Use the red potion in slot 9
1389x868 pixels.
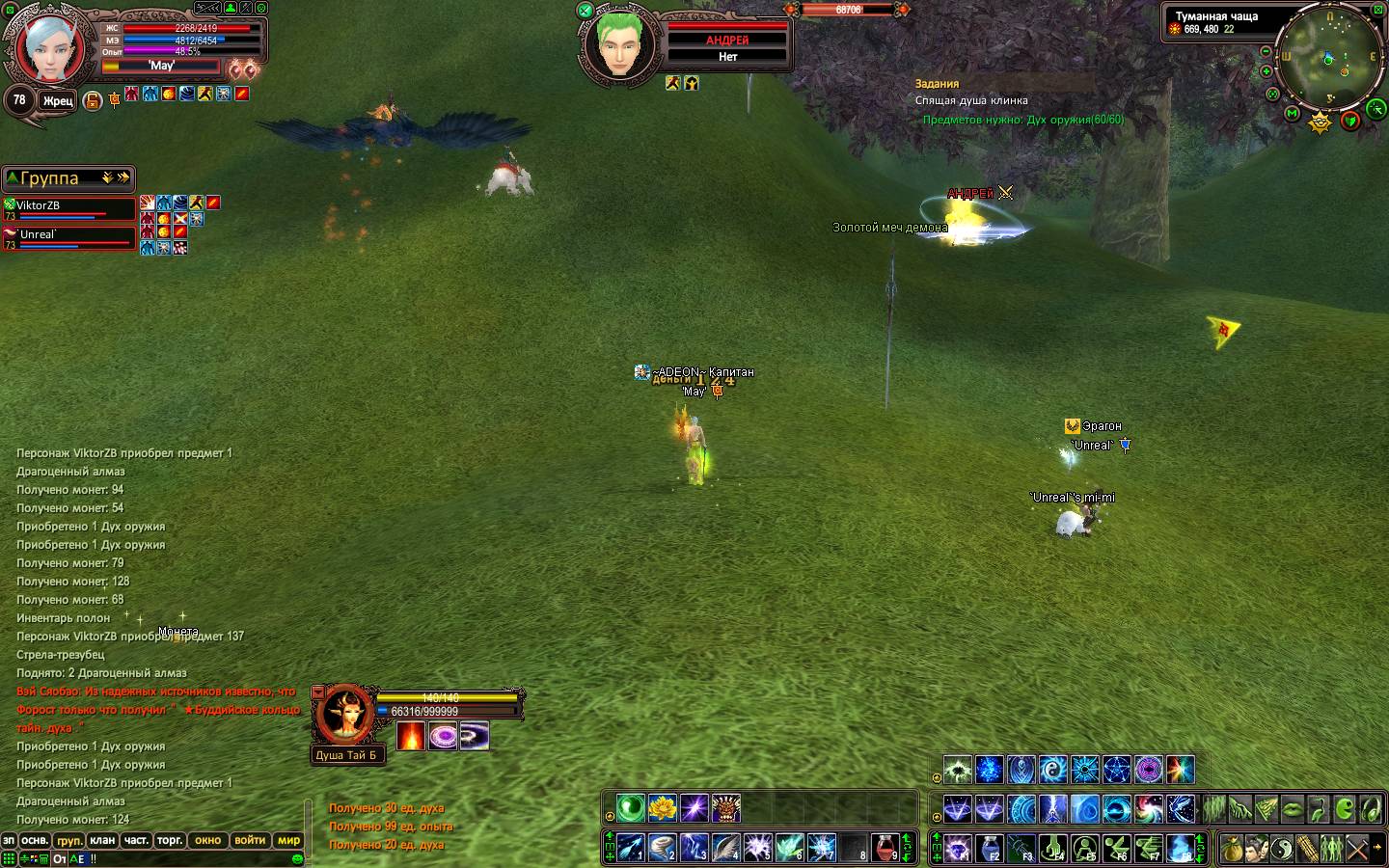point(885,848)
